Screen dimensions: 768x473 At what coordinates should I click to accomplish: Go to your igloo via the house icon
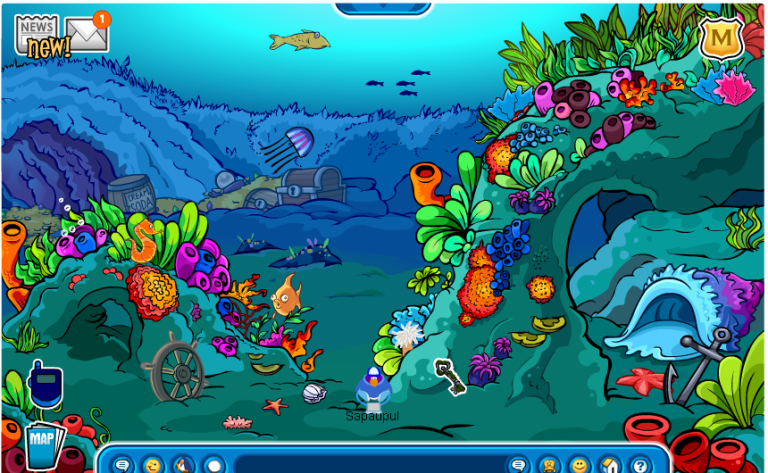point(609,465)
